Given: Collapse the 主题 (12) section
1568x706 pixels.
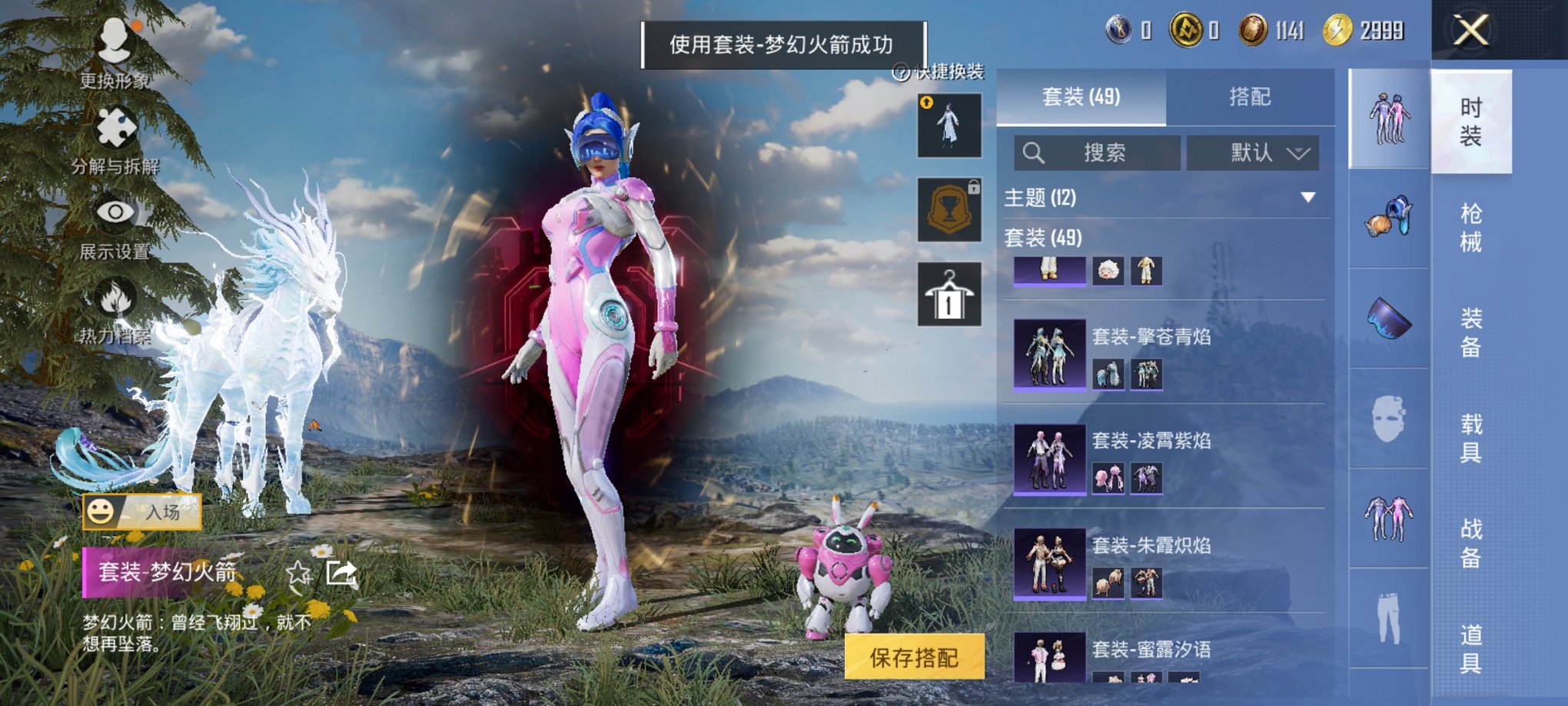Looking at the screenshot, I should pos(1308,197).
